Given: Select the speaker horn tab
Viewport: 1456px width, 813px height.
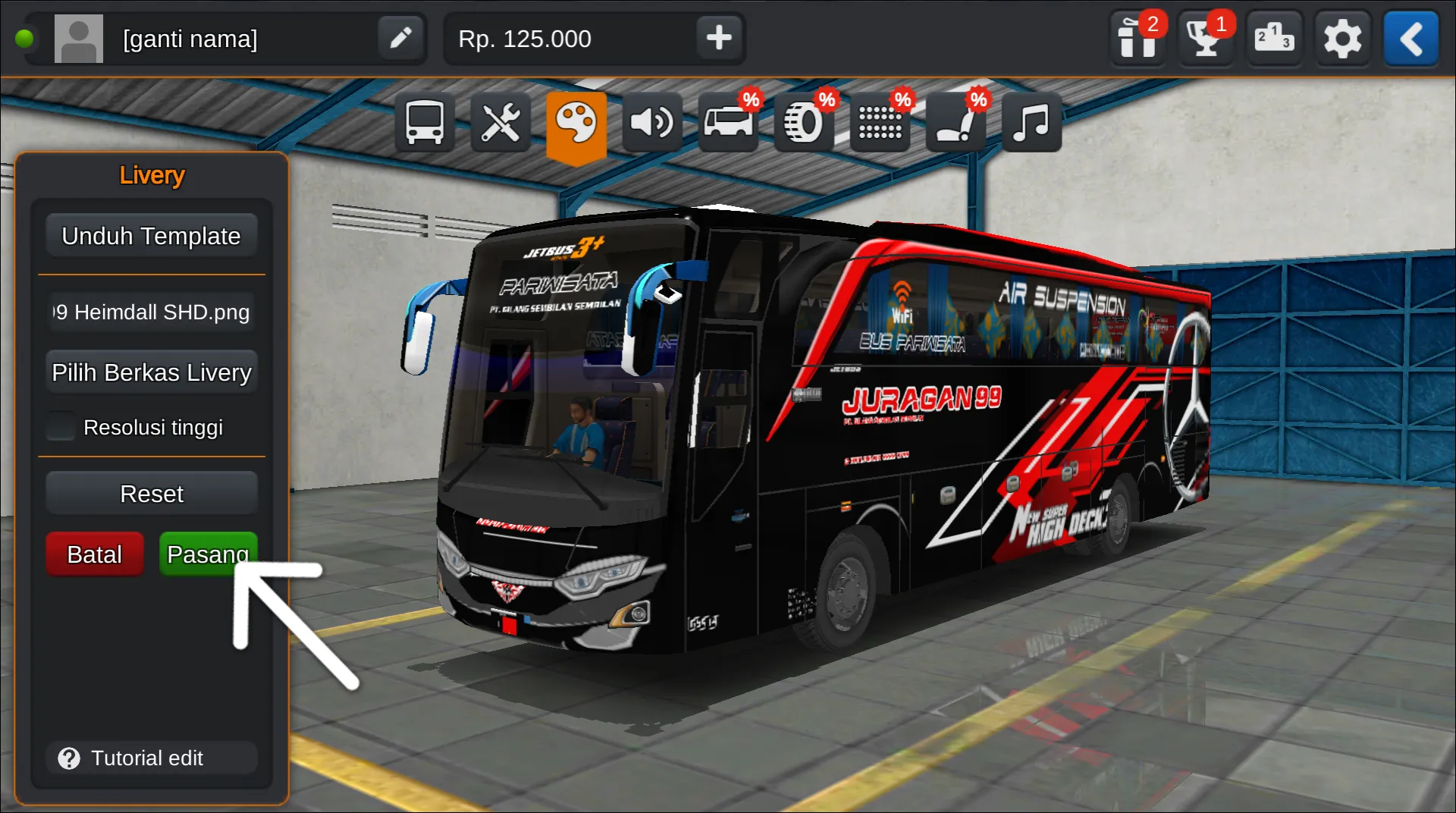Looking at the screenshot, I should pyautogui.click(x=652, y=122).
